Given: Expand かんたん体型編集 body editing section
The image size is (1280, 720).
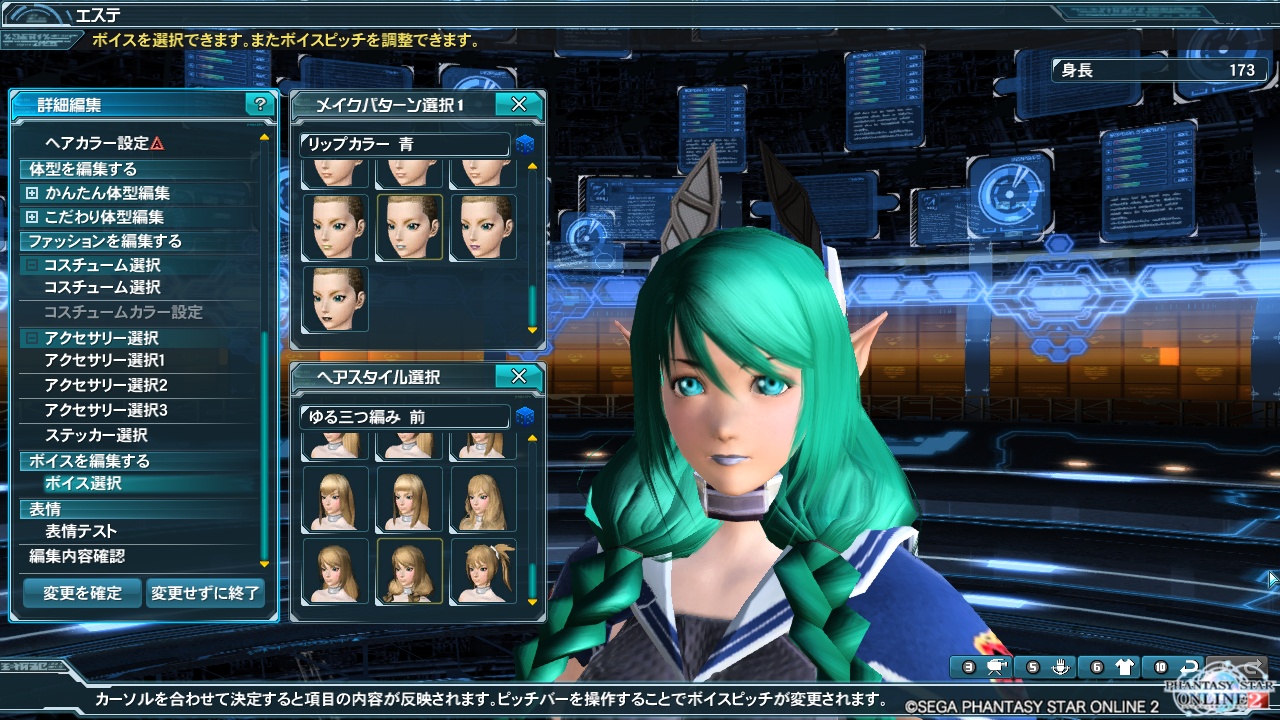Looking at the screenshot, I should [32, 193].
